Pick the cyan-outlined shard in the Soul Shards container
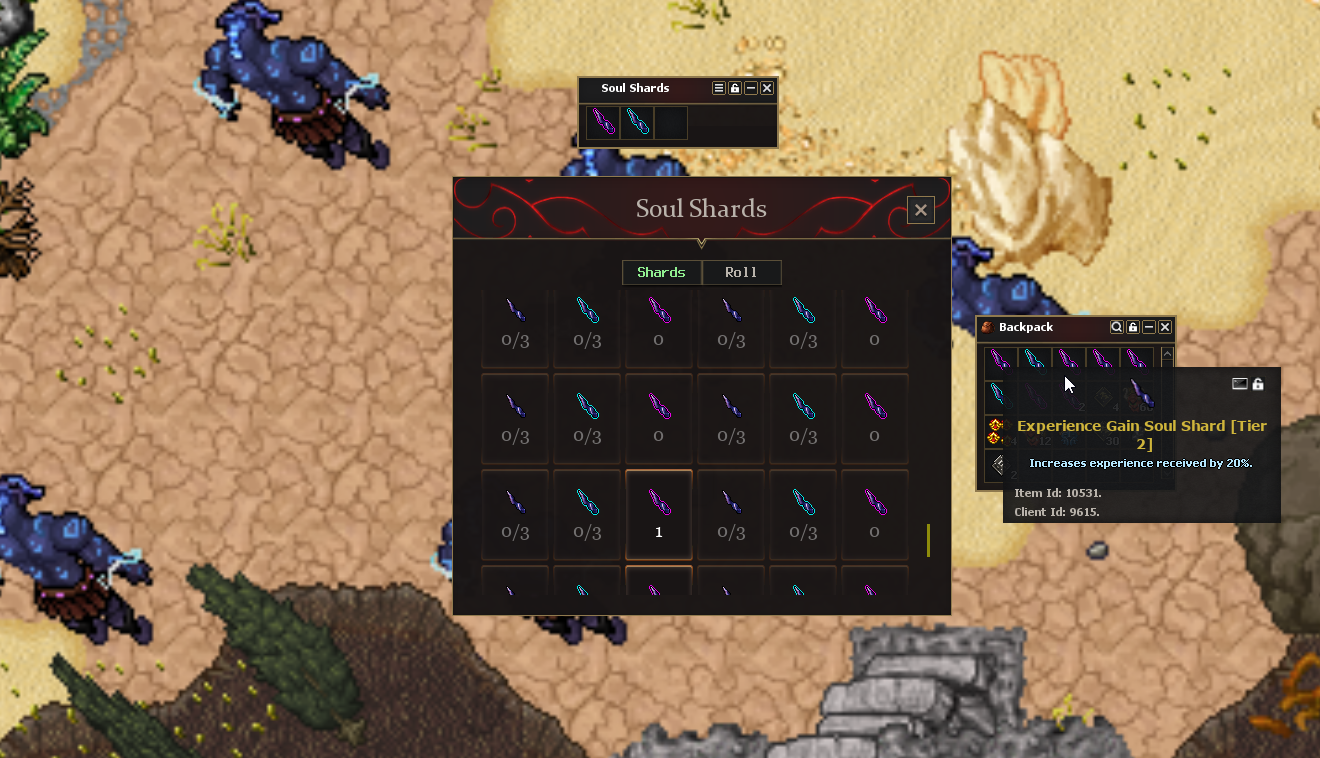1320x758 pixels. tap(637, 123)
